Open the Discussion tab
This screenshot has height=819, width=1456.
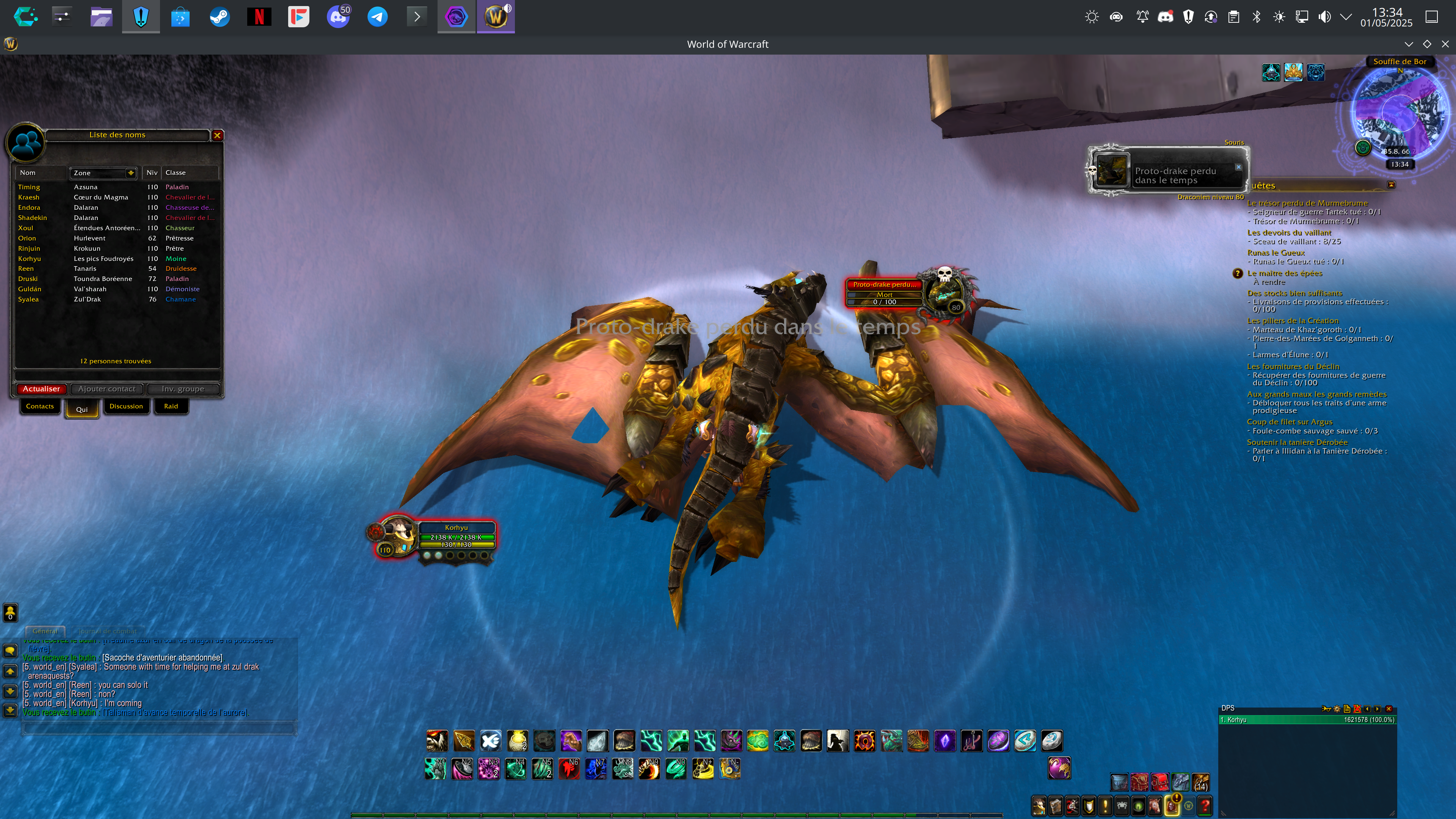pos(126,406)
